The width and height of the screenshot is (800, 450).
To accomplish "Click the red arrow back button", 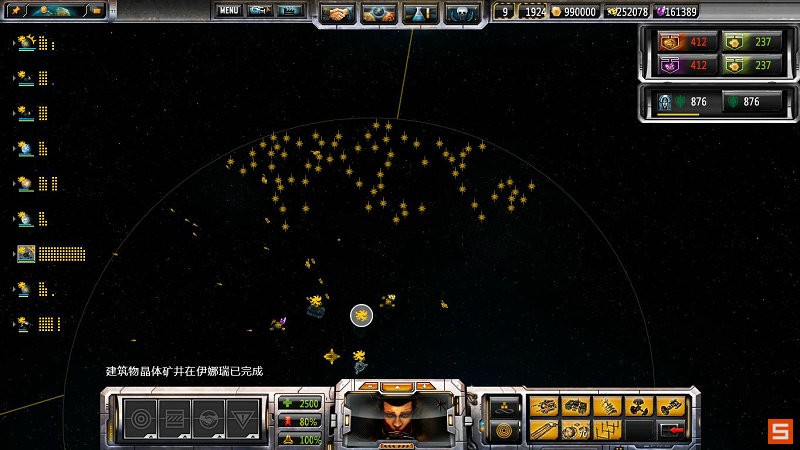I will pyautogui.click(x=671, y=430).
